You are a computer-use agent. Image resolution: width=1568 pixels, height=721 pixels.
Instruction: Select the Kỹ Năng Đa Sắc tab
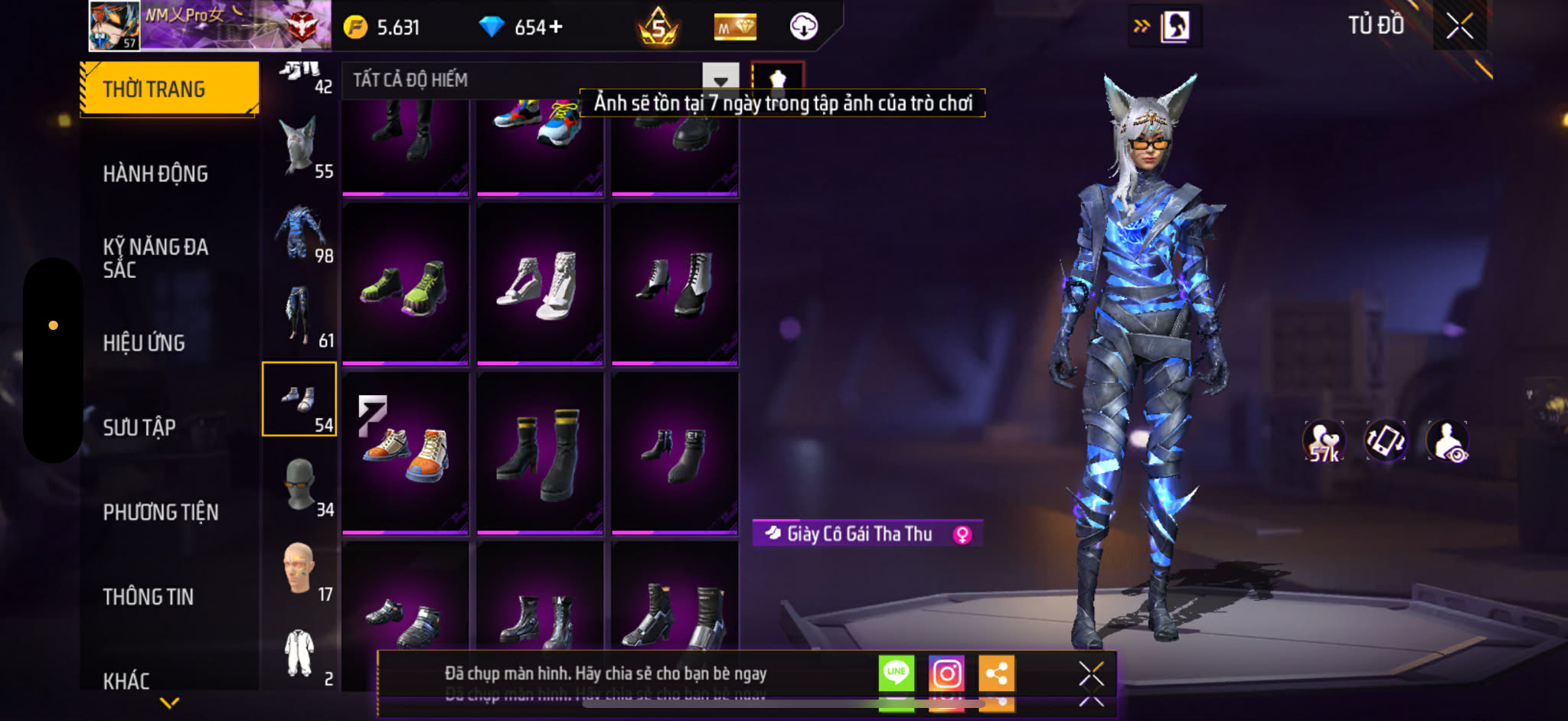(x=155, y=258)
